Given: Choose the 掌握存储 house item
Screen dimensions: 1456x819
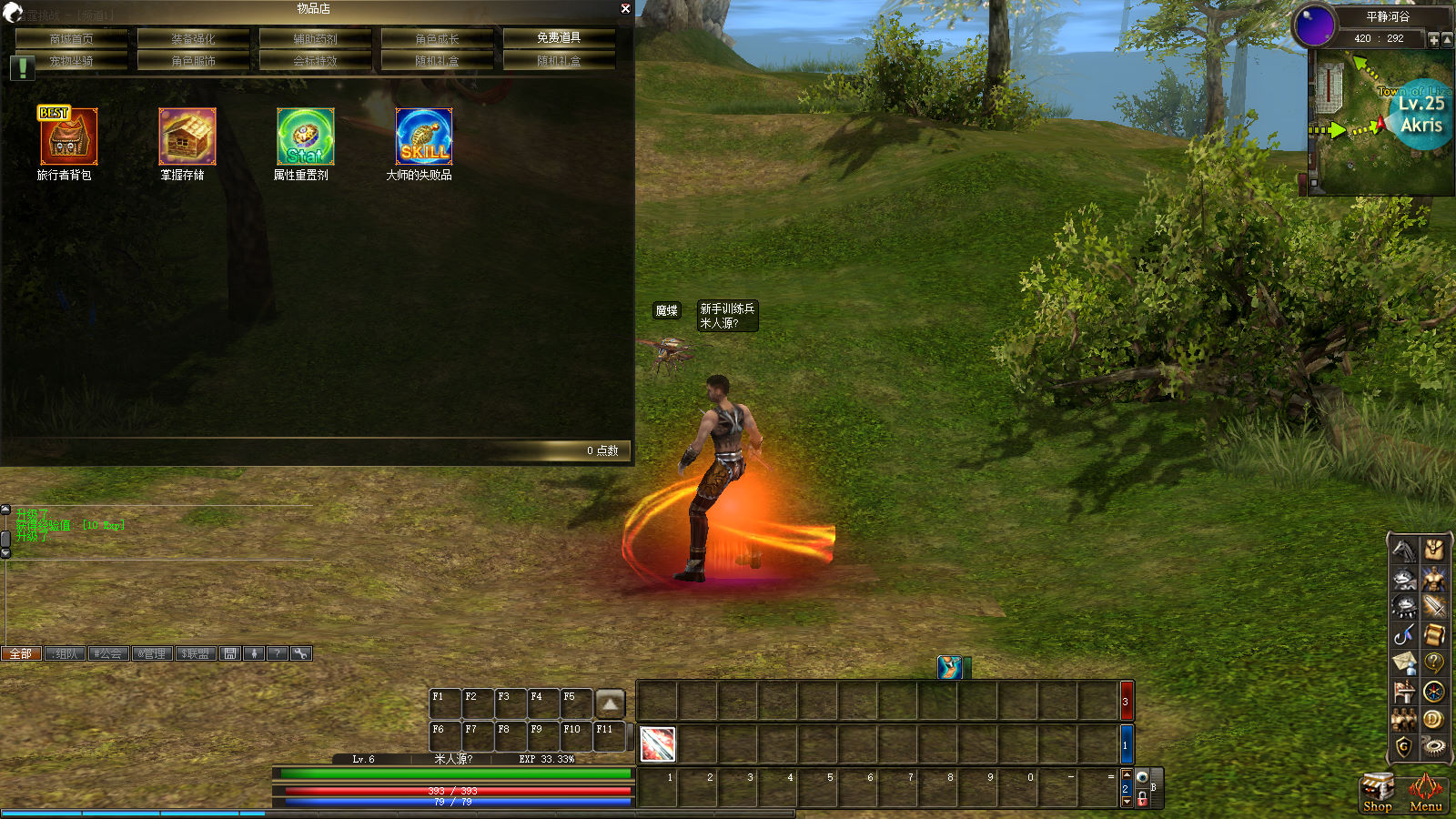Looking at the screenshot, I should point(187,136).
